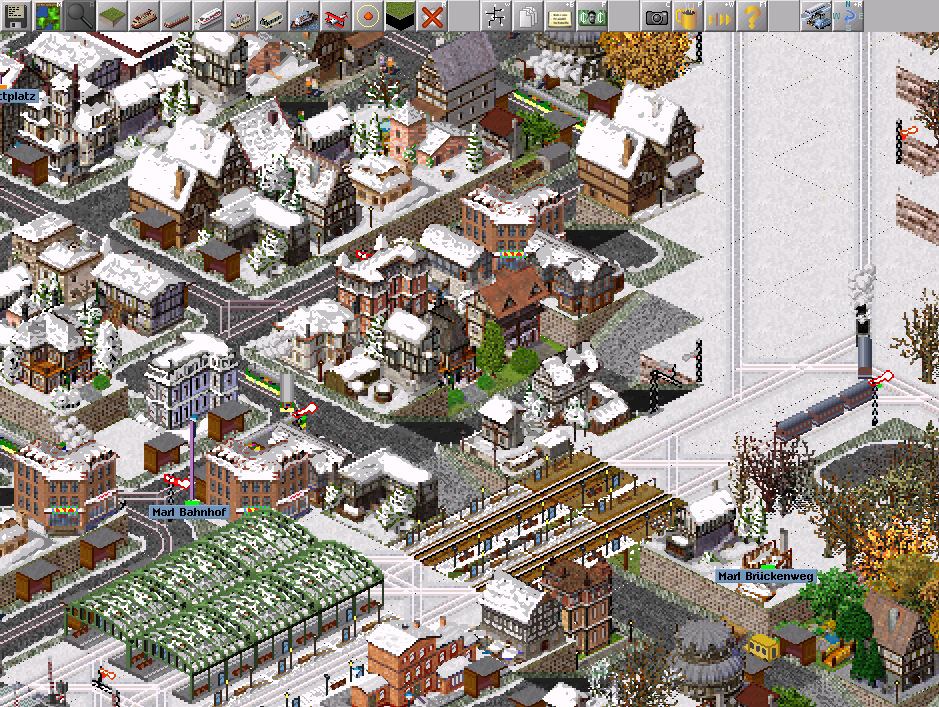
Task: Open the terrain landscaping tools
Action: point(111,16)
